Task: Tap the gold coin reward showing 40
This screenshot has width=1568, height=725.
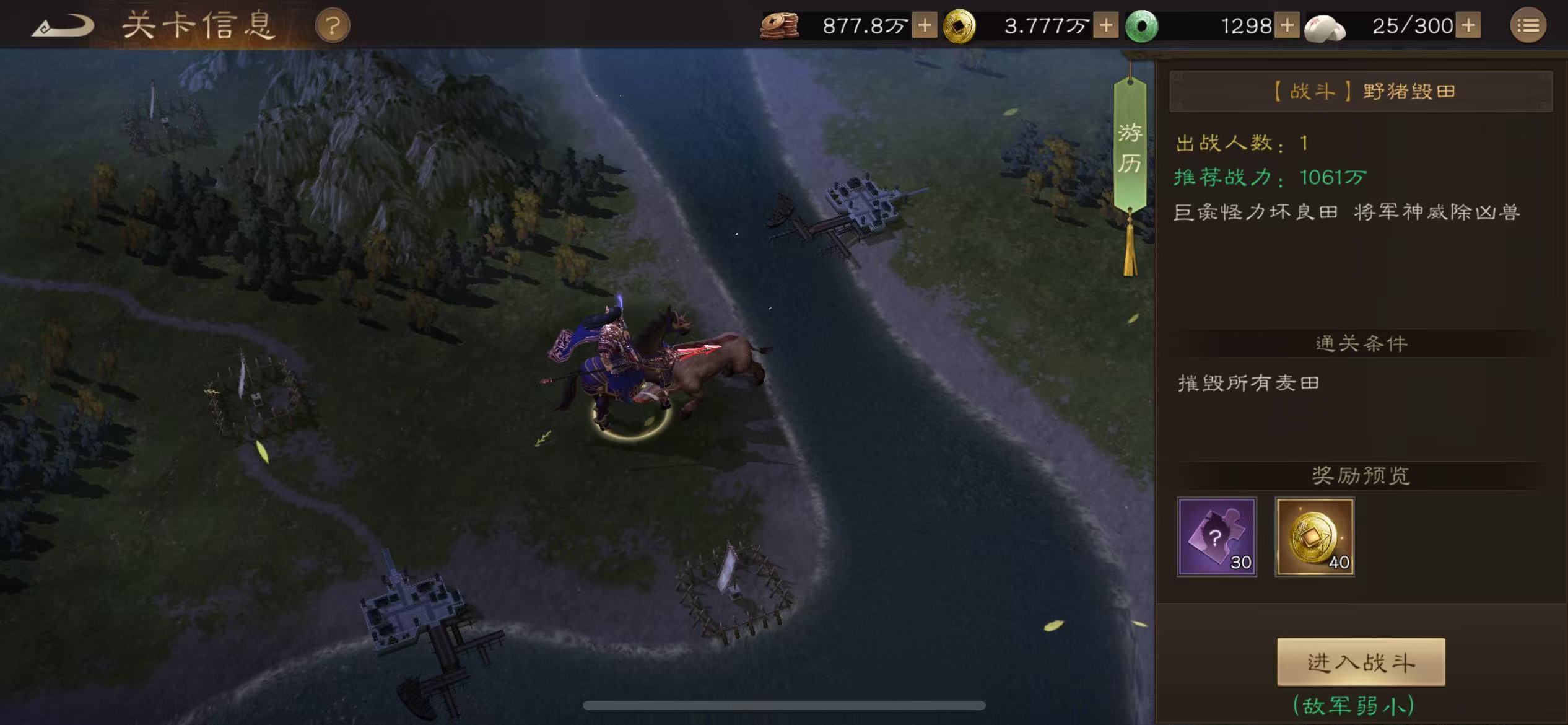Action: point(1315,537)
